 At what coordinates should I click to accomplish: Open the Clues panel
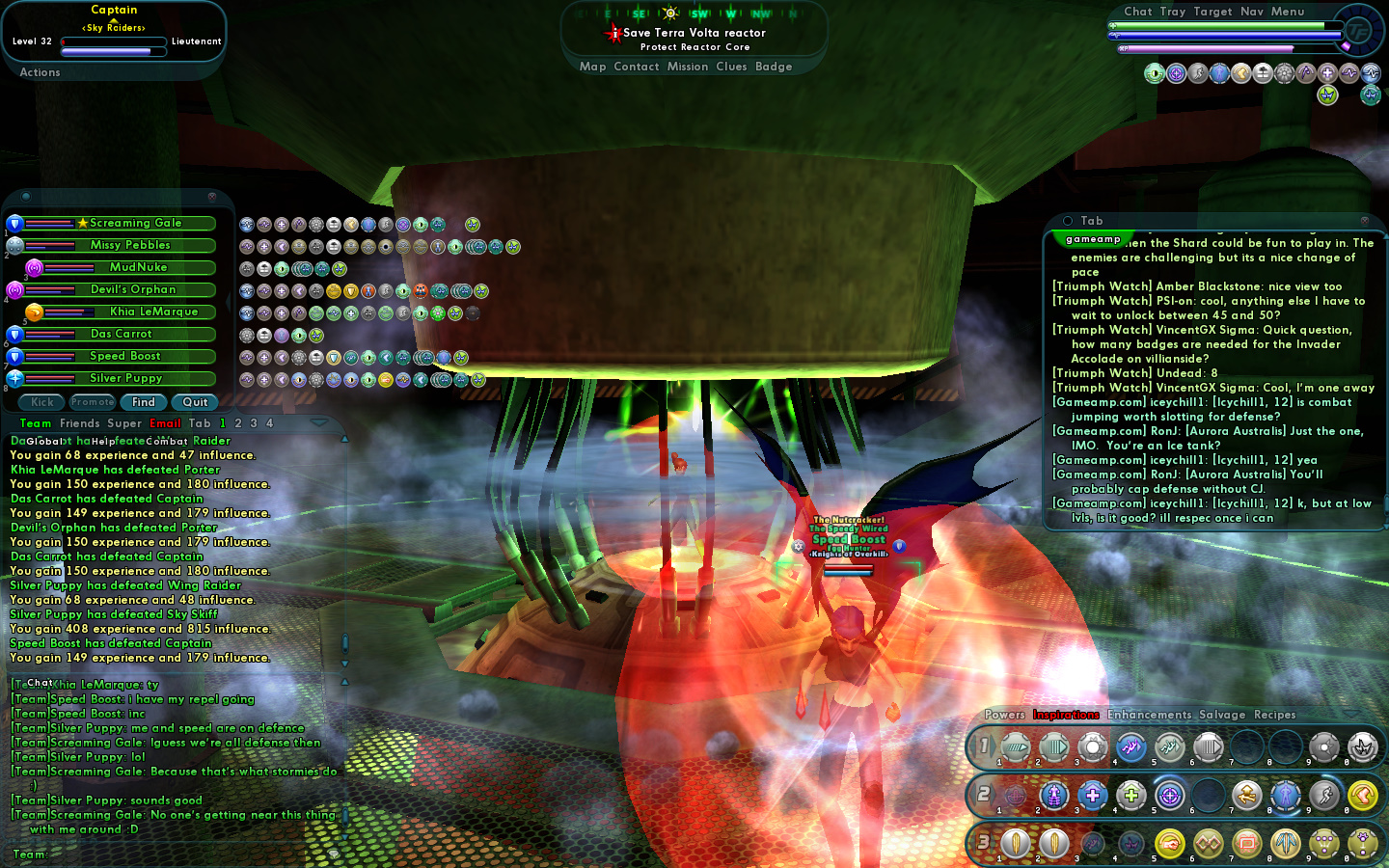pyautogui.click(x=731, y=67)
